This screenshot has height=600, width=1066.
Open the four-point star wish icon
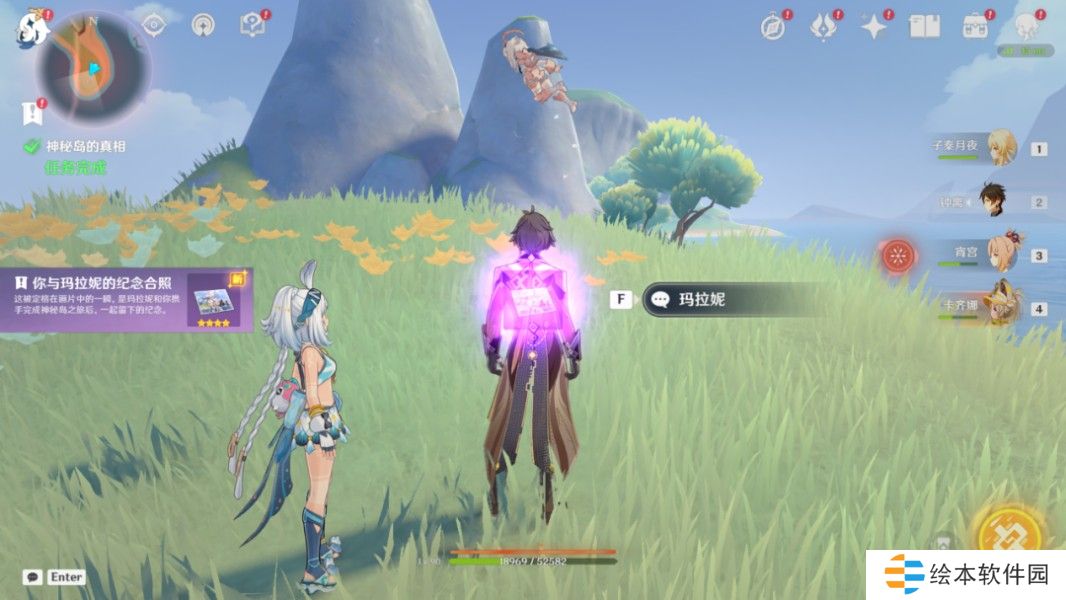(x=873, y=28)
